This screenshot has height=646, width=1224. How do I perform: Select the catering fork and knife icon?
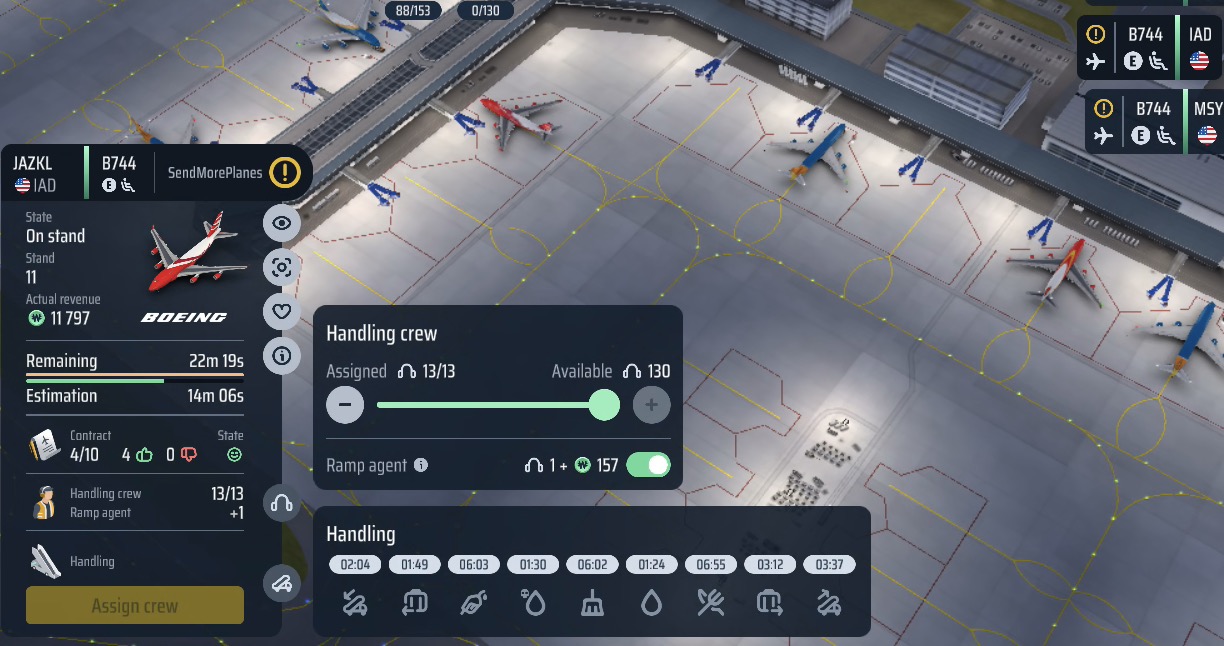click(x=711, y=603)
